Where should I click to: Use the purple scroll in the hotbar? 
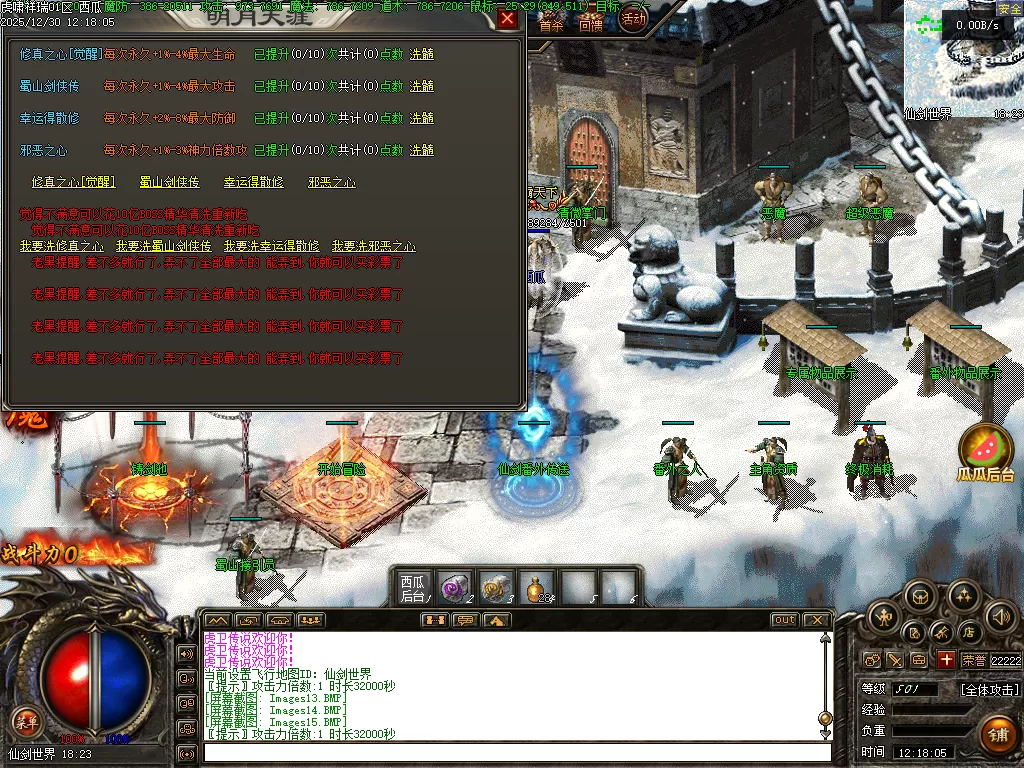pyautogui.click(x=456, y=587)
